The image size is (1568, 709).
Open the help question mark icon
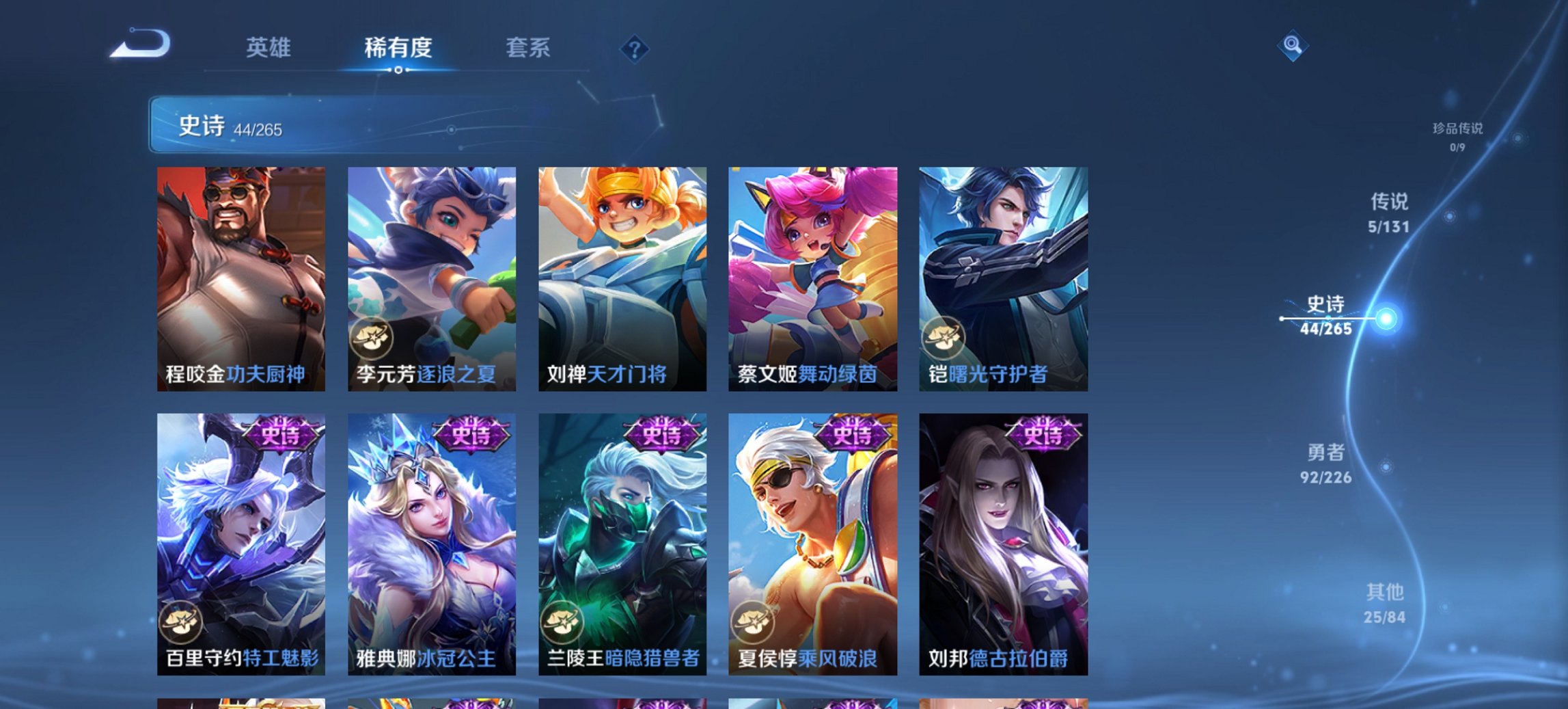pyautogui.click(x=635, y=49)
